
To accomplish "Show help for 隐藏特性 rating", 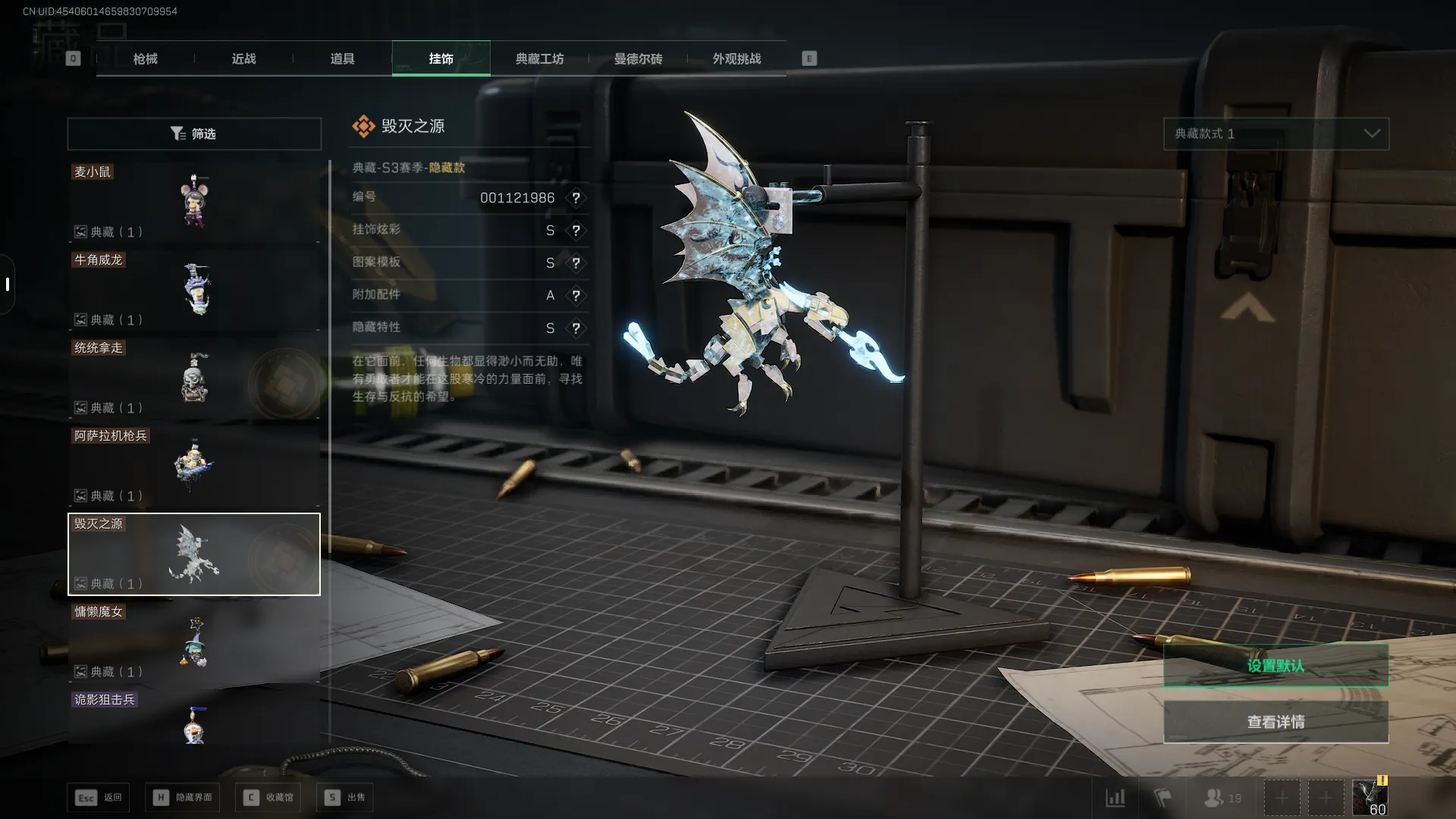I will point(576,328).
